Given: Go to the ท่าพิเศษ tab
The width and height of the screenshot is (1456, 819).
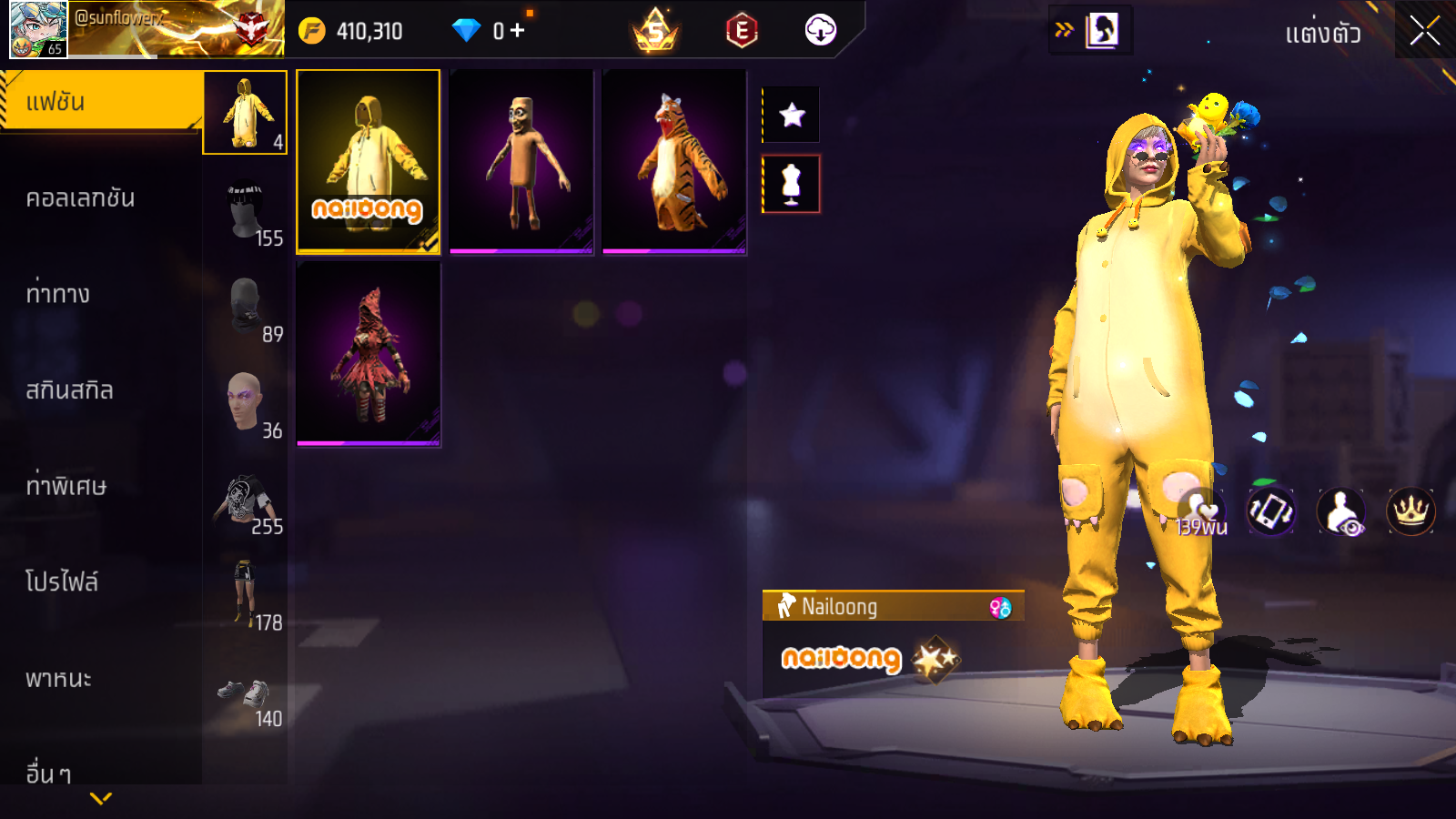Looking at the screenshot, I should [x=66, y=486].
